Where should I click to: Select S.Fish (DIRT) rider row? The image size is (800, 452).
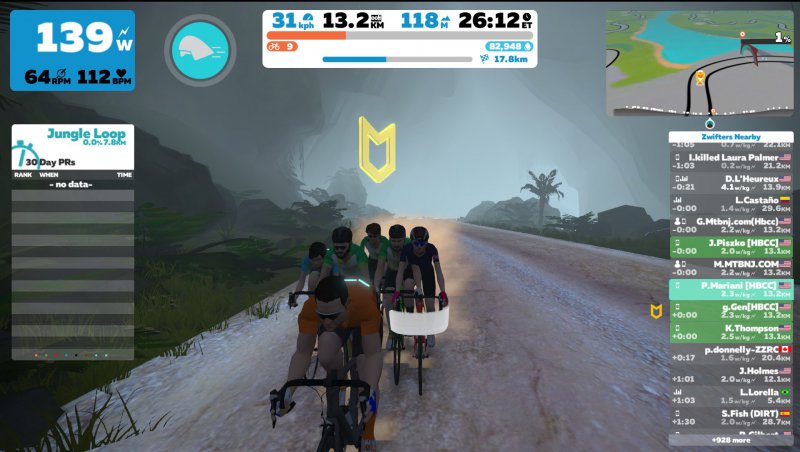coord(731,418)
